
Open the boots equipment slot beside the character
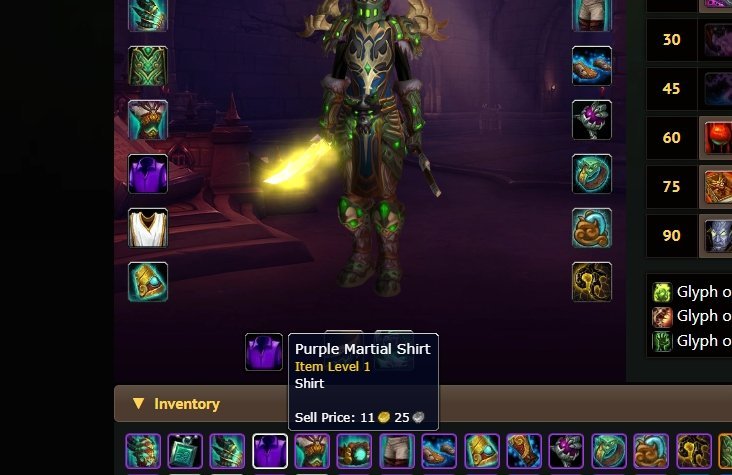coord(591,66)
